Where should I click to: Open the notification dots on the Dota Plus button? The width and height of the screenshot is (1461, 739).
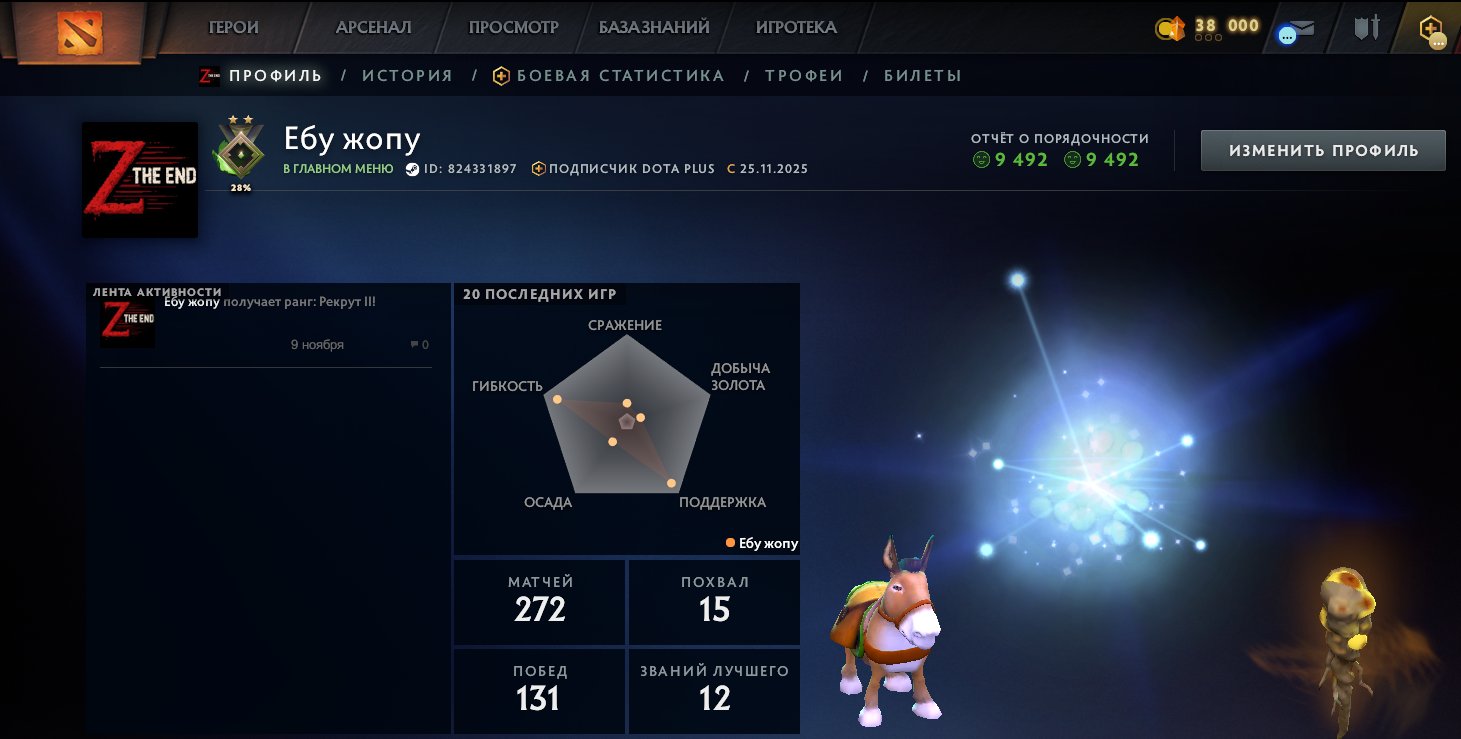point(1436,39)
